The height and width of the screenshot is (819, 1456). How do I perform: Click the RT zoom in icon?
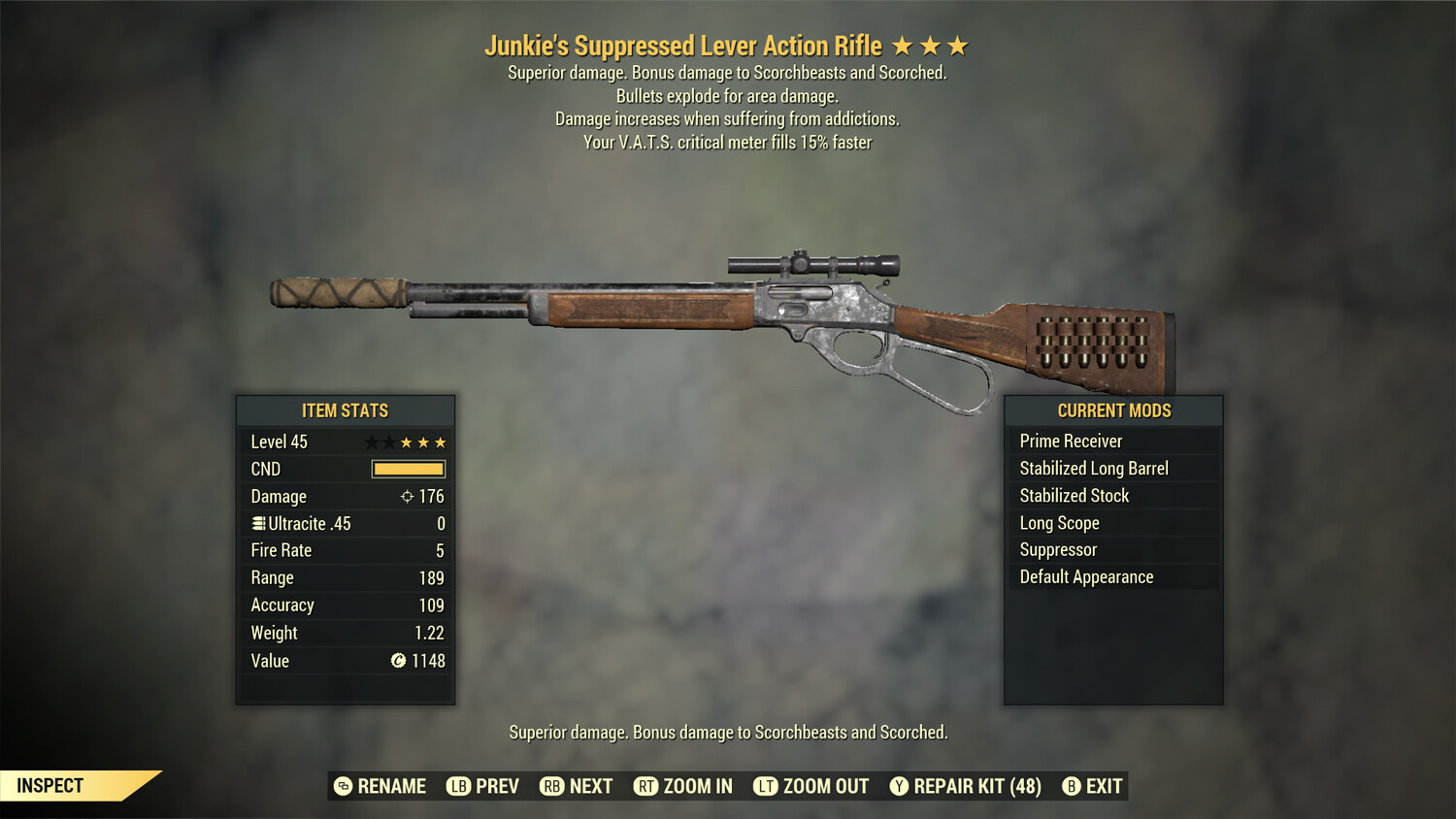(645, 786)
